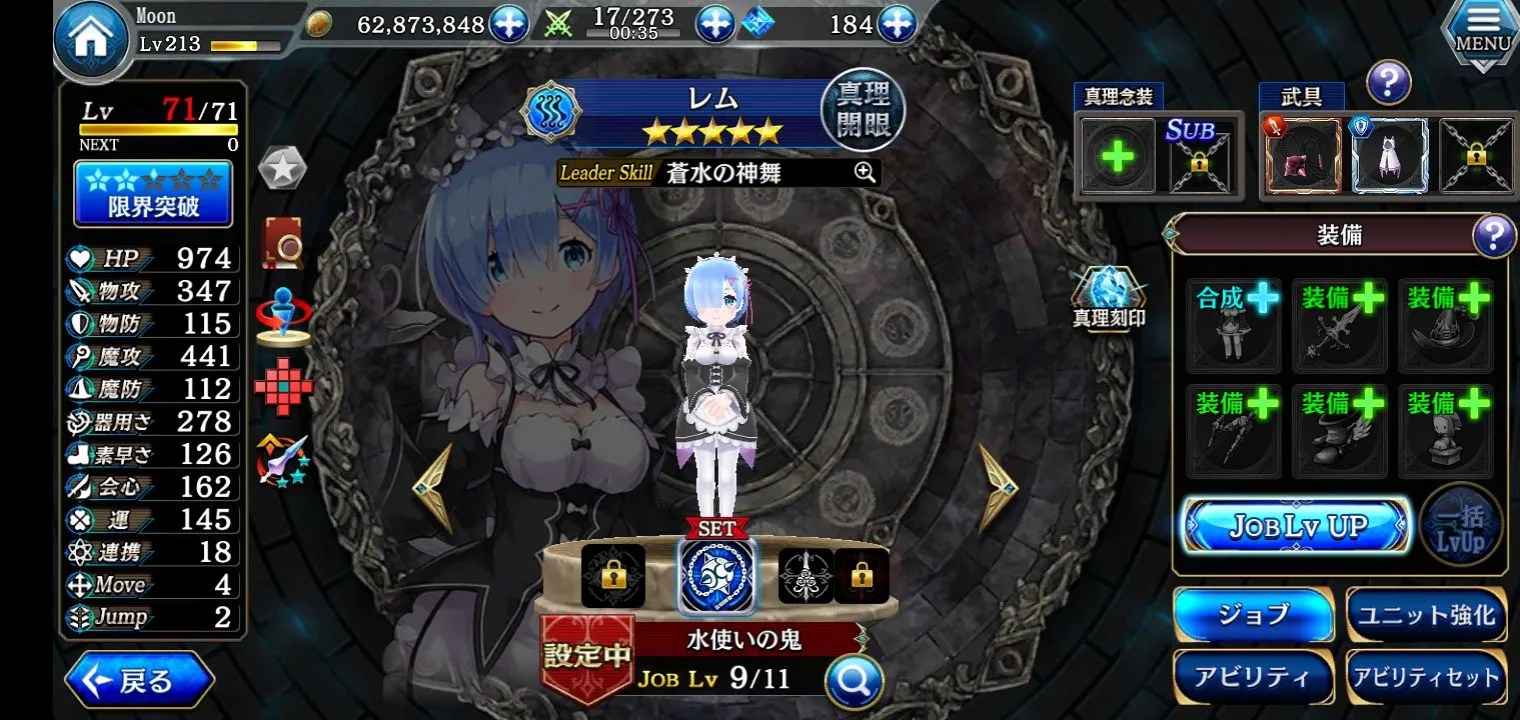The width and height of the screenshot is (1520, 720).
Task: Open 限界突破 limit break
Action: [x=154, y=195]
